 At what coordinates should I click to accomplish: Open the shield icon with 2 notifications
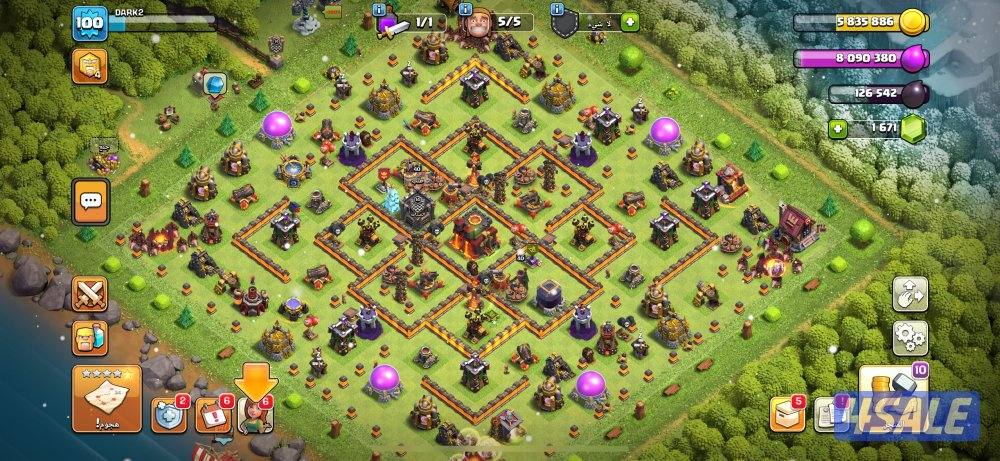point(167,415)
